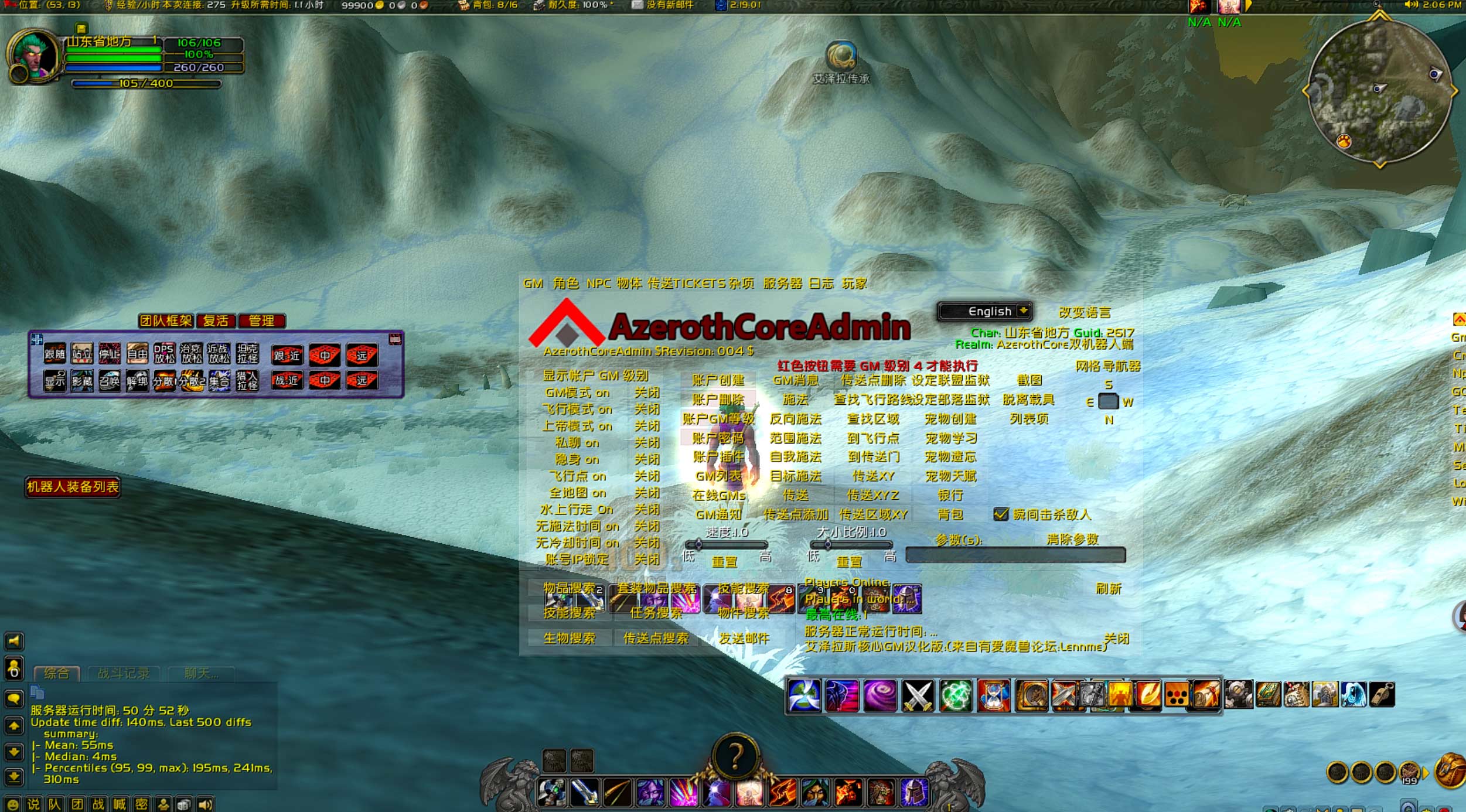Viewport: 1466px width, 812px height.
Task: Open the 机器人装备列表 button
Action: coord(73,487)
